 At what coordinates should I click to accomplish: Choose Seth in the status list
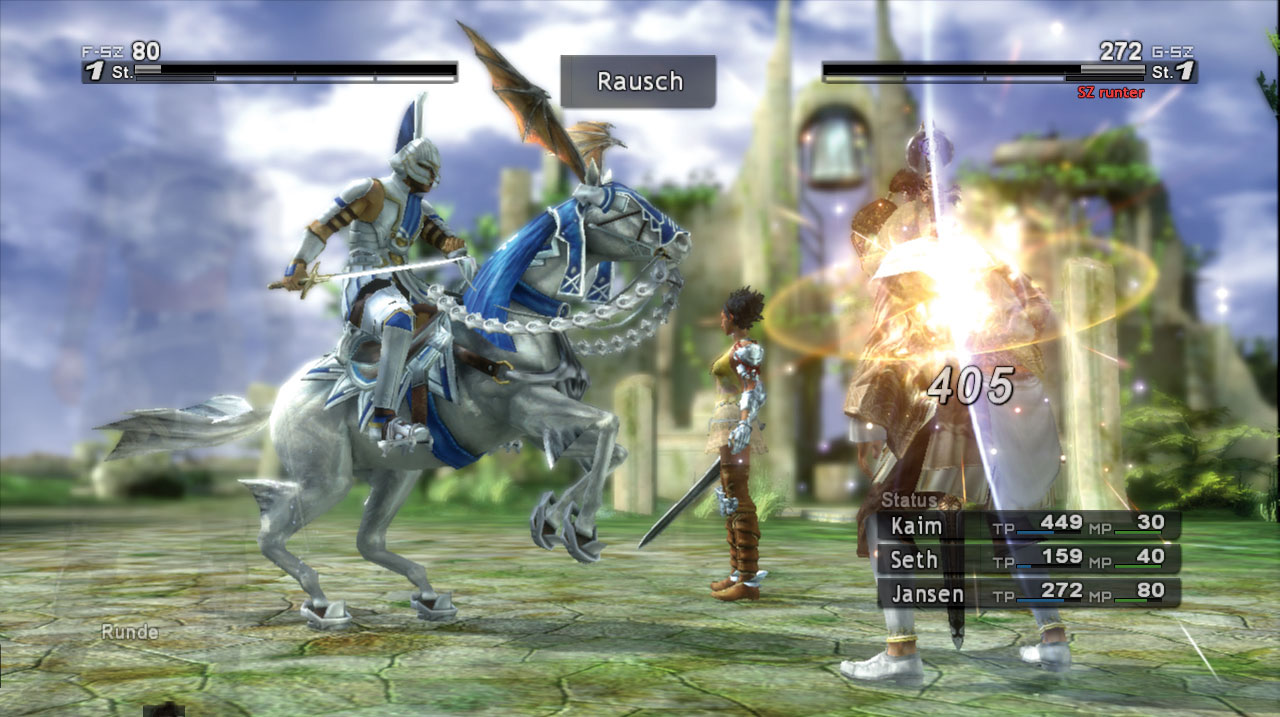click(1028, 559)
